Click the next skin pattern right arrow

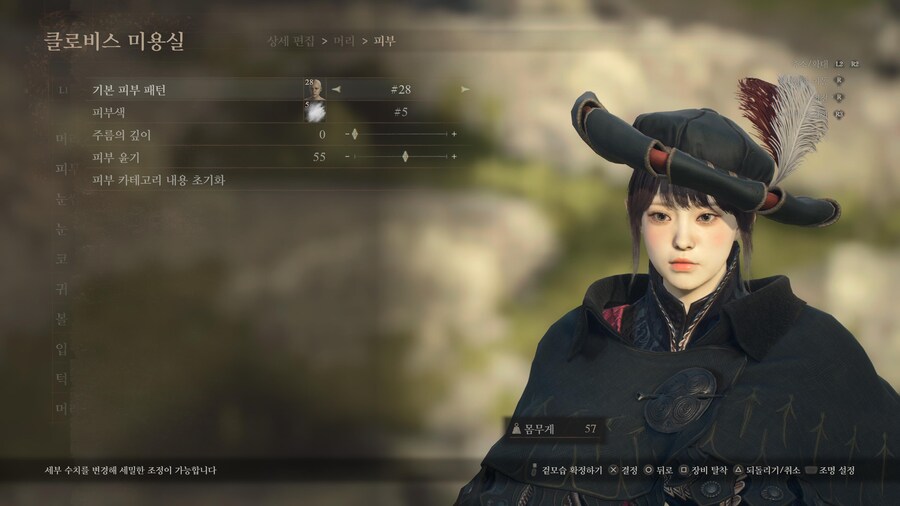[x=464, y=89]
